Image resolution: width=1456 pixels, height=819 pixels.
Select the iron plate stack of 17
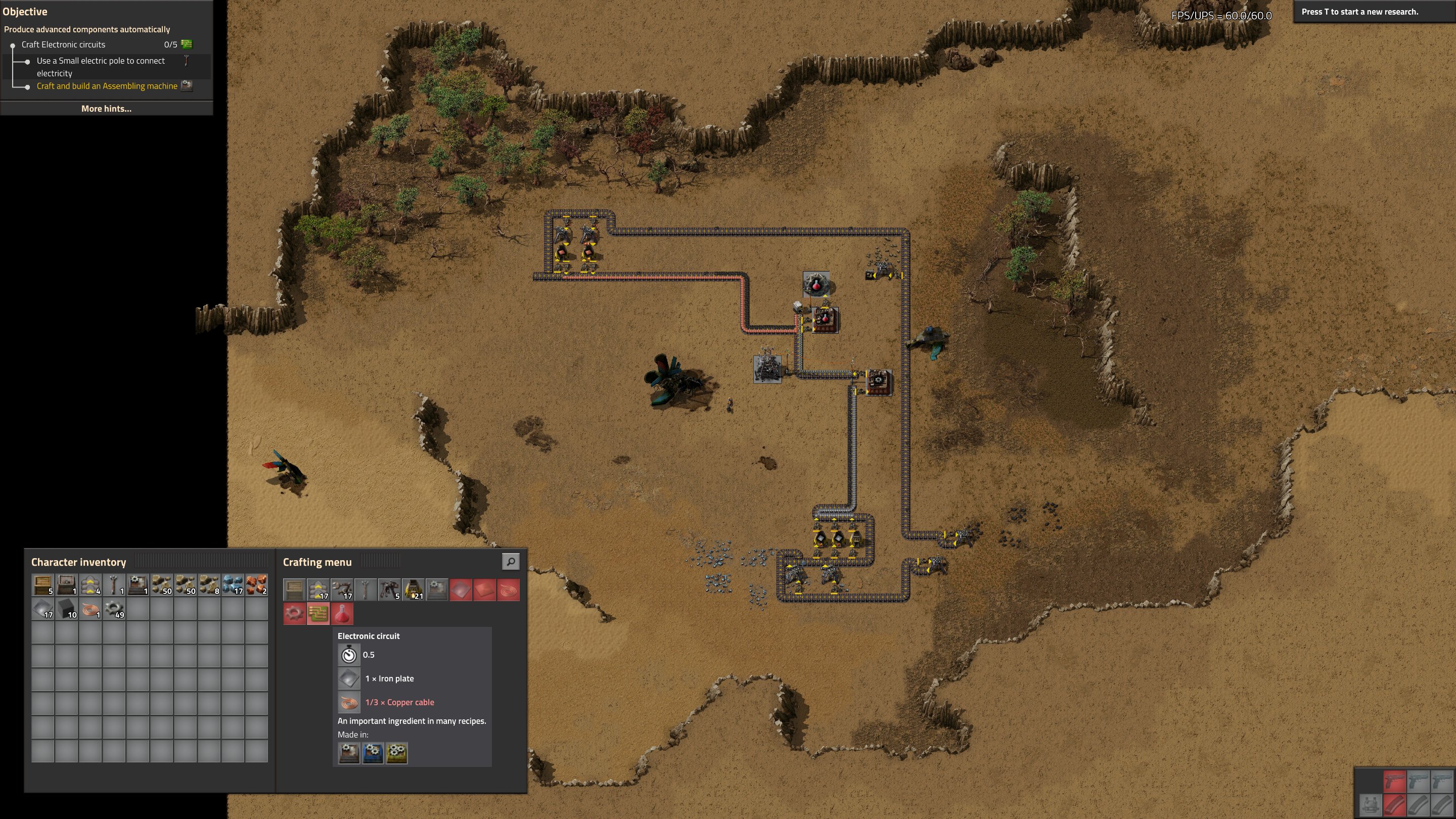tap(43, 609)
